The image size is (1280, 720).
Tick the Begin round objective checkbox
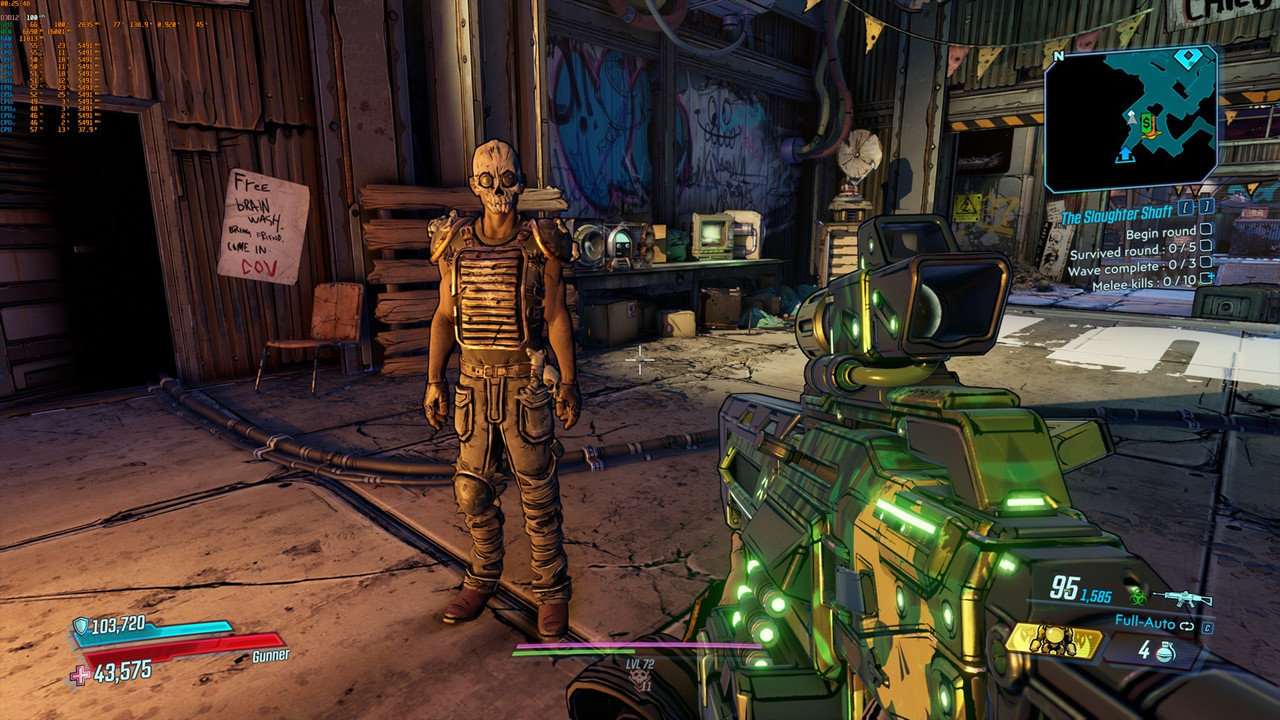pos(1206,231)
